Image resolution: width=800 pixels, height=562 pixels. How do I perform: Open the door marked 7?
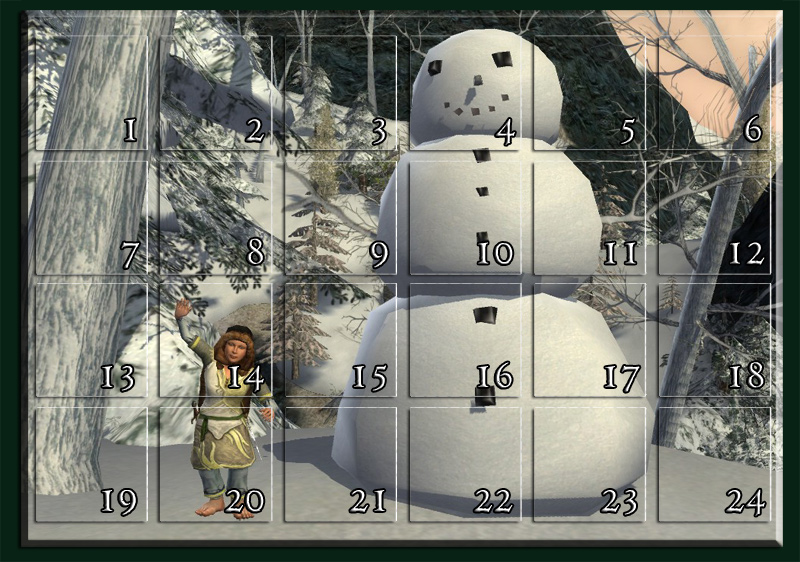pyautogui.click(x=91, y=218)
